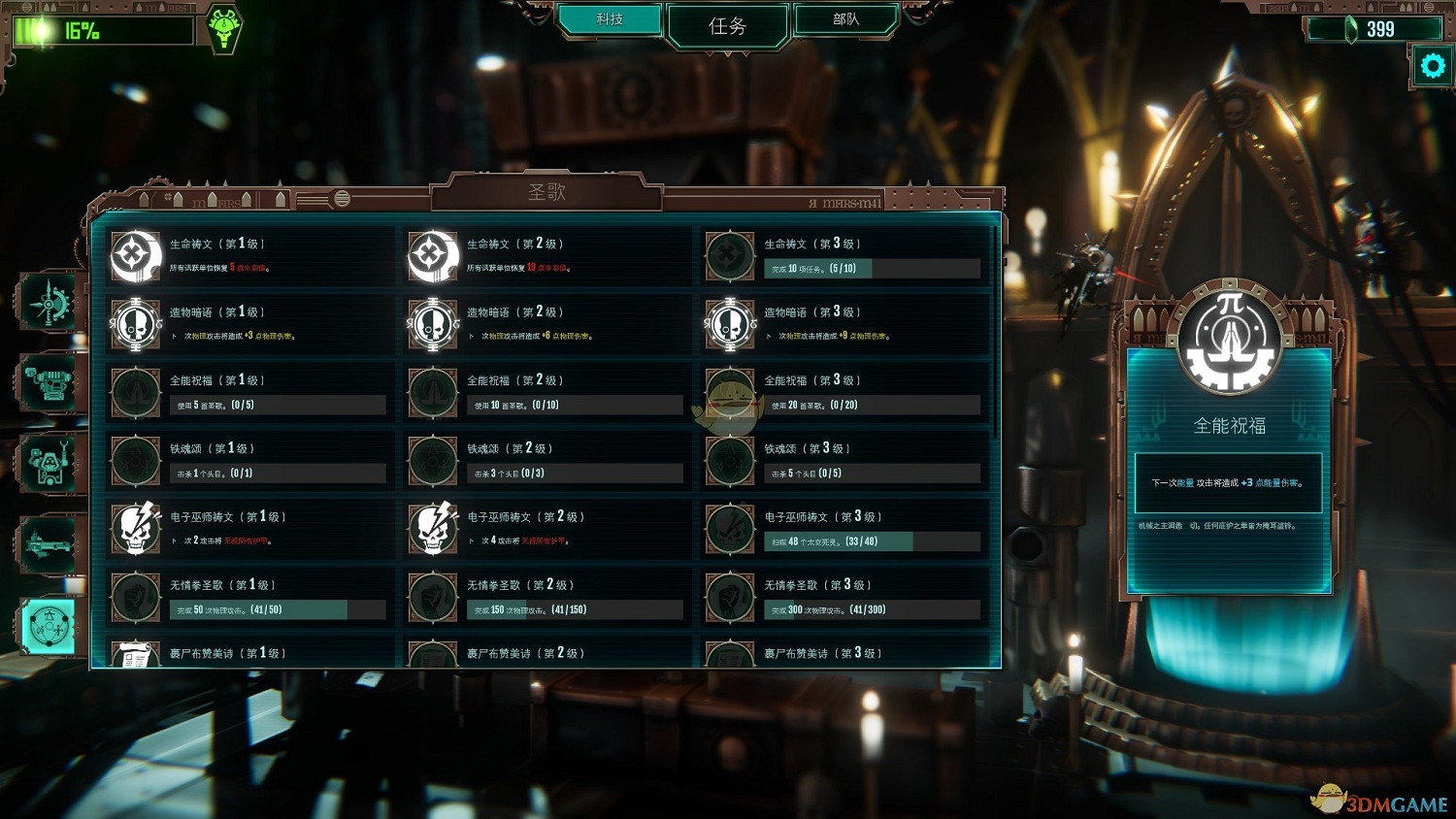Switch to the 任务 tab
The image size is (1456, 819).
tap(726, 26)
